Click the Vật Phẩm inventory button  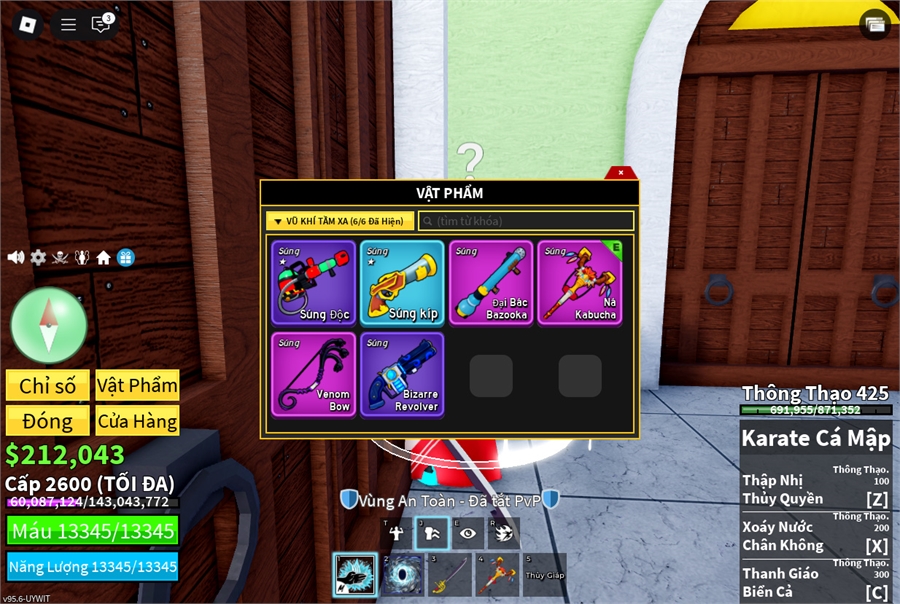click(137, 386)
